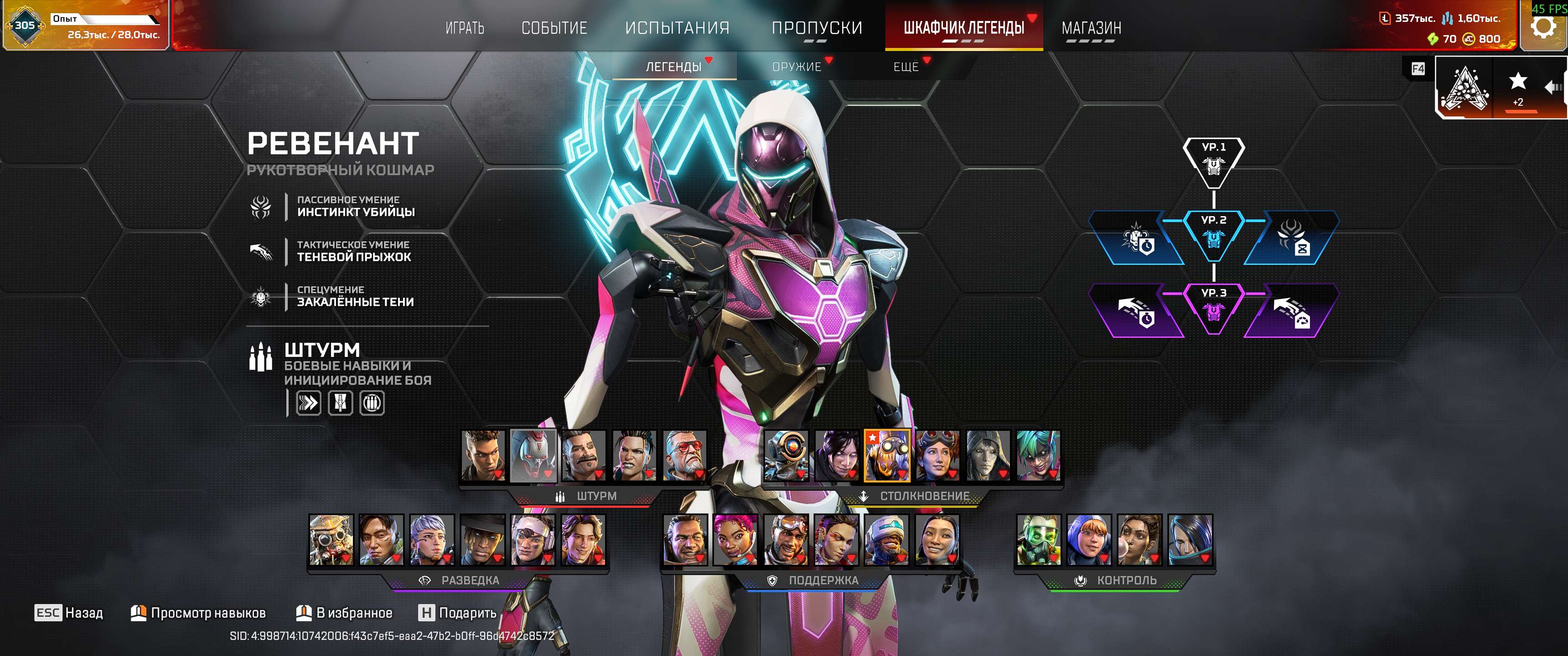Choose the left blue level 2 upgrade
This screenshot has width=1568, height=656.
click(x=1136, y=238)
